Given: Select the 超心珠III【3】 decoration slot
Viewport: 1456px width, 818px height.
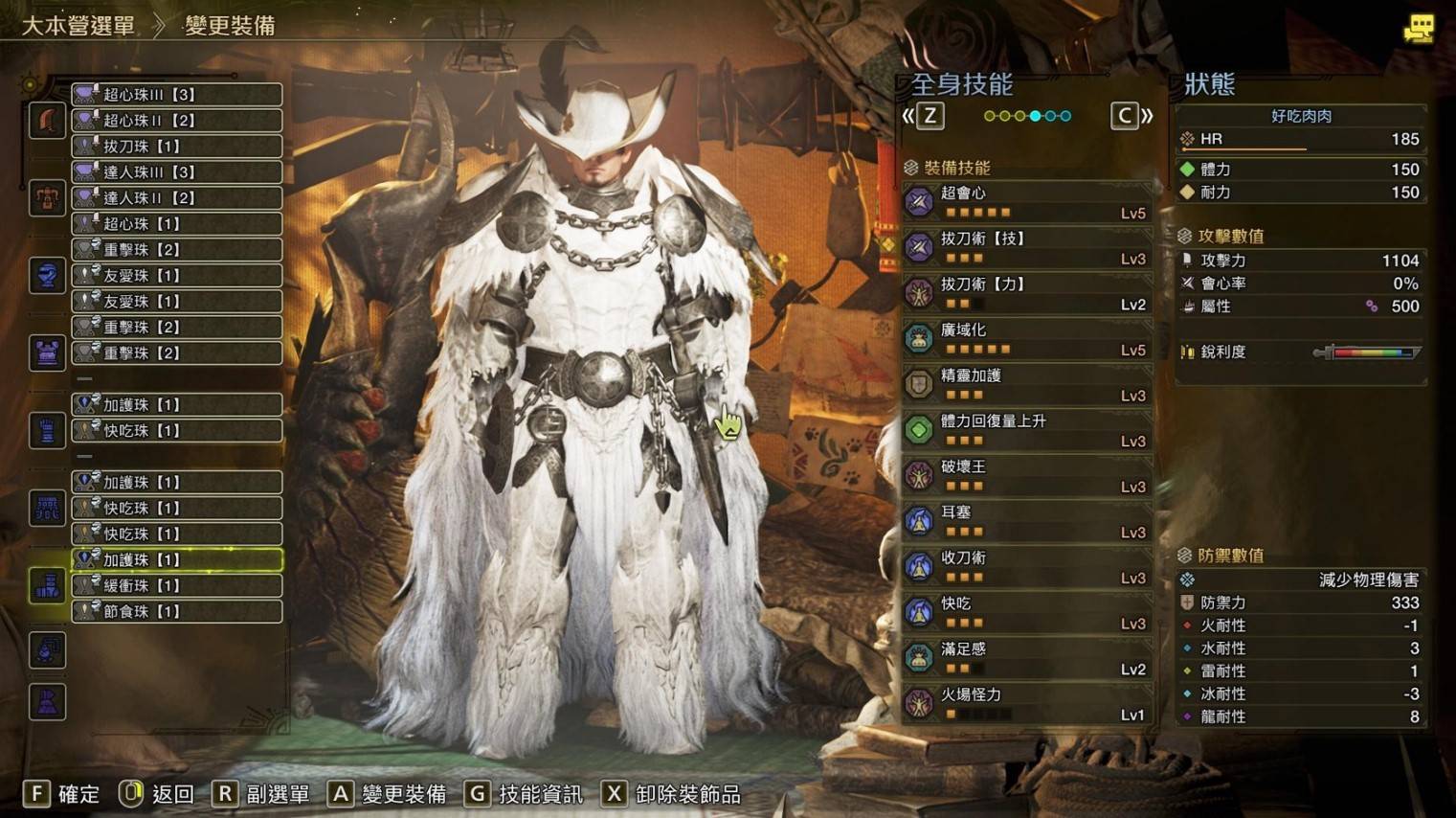Looking at the screenshot, I should (176, 94).
